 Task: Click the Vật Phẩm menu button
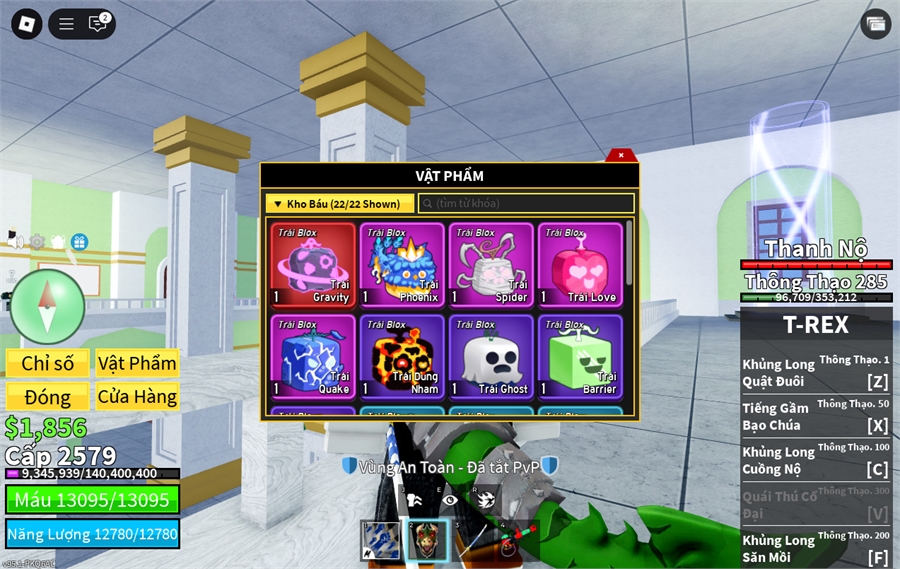137,363
